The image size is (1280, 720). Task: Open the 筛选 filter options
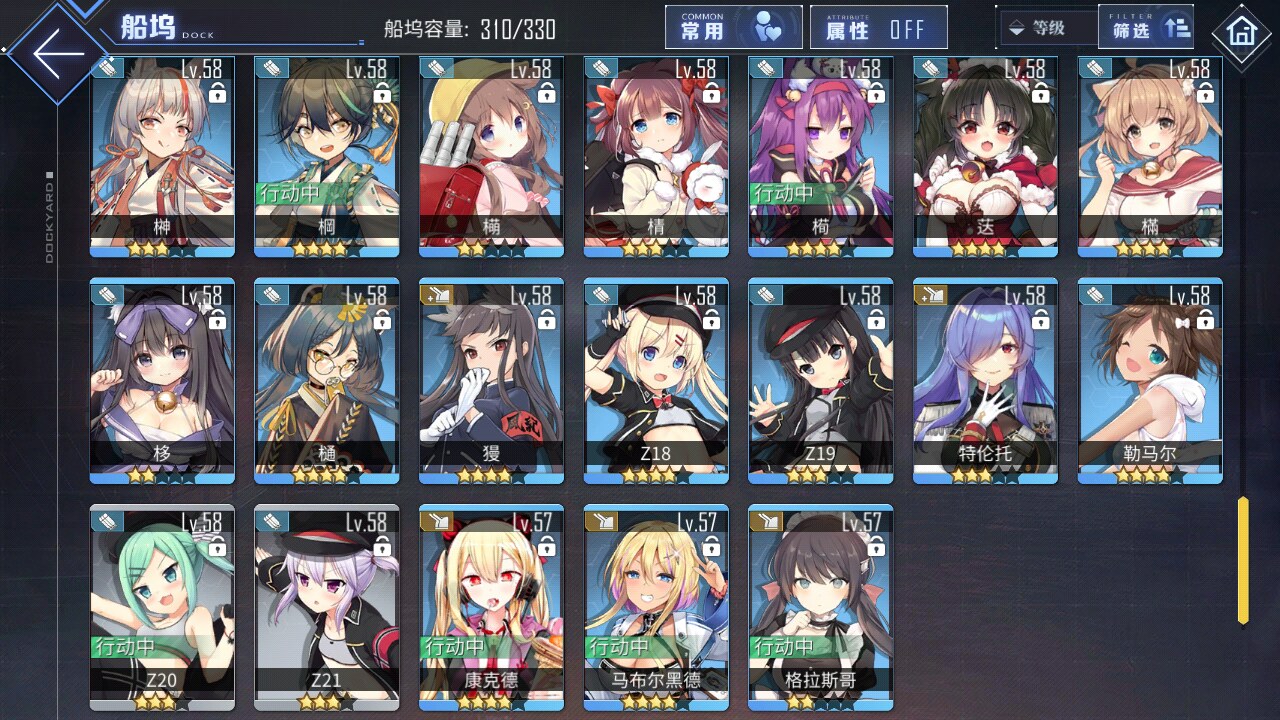click(x=1146, y=28)
